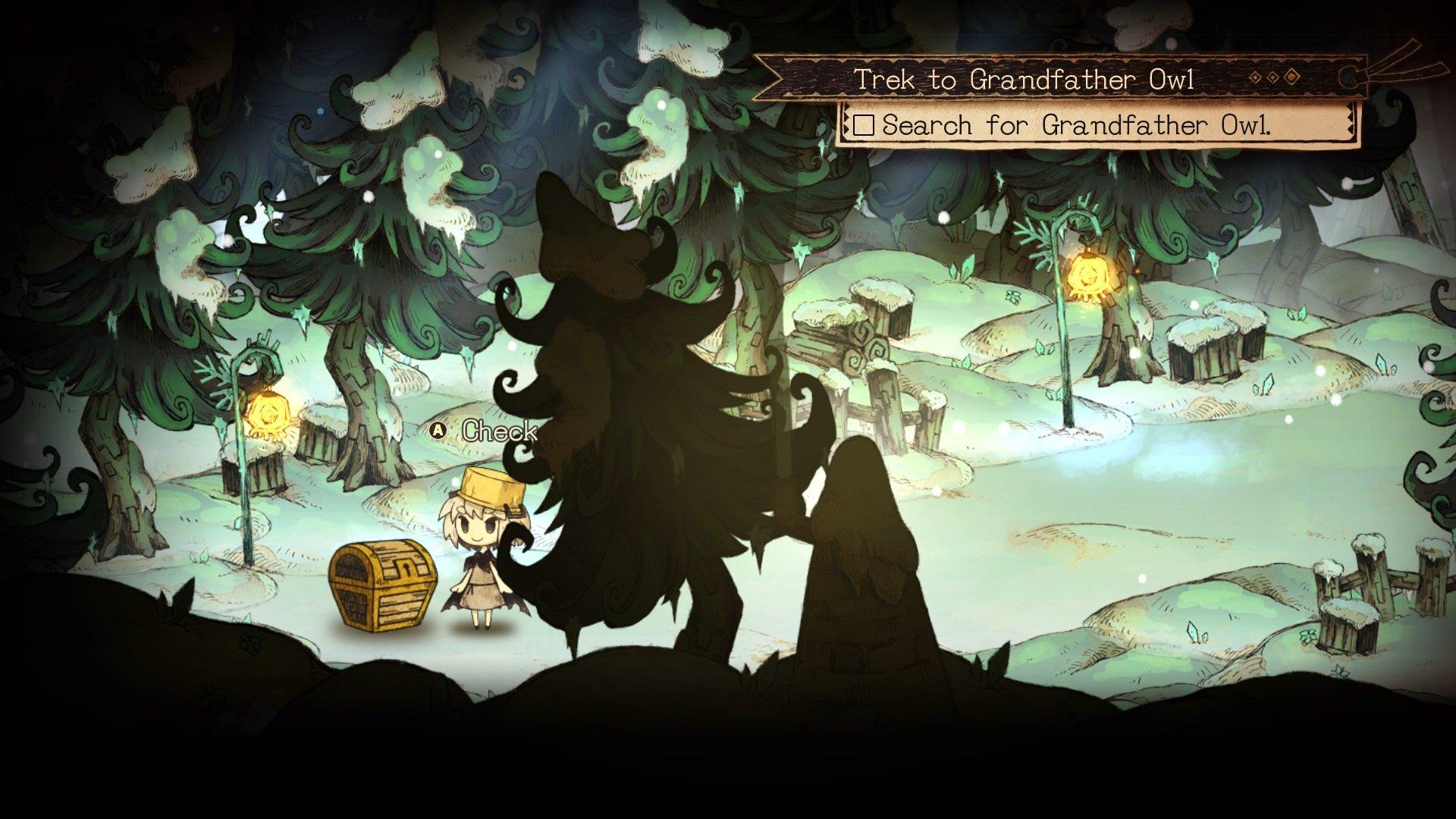Viewport: 1456px width, 819px height.
Task: Click the third diamond marker on quest banner
Action: 1291,77
